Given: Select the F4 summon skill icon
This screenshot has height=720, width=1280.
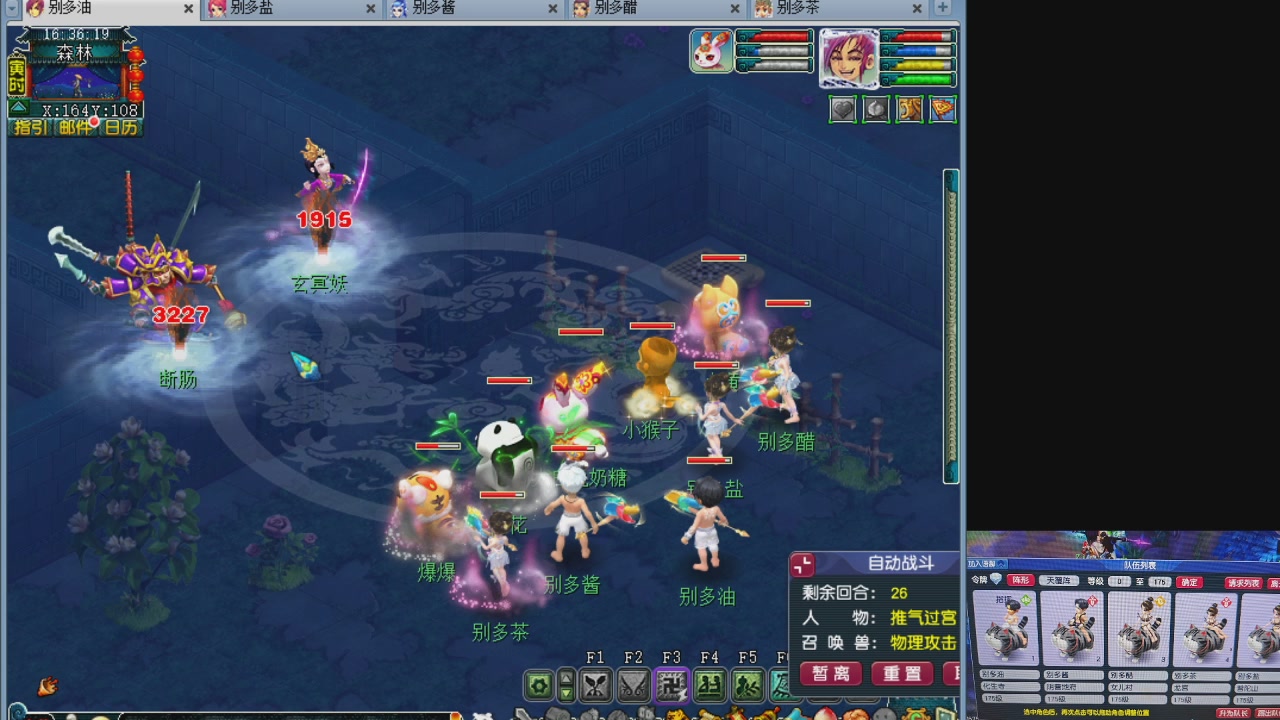Looking at the screenshot, I should [709, 684].
